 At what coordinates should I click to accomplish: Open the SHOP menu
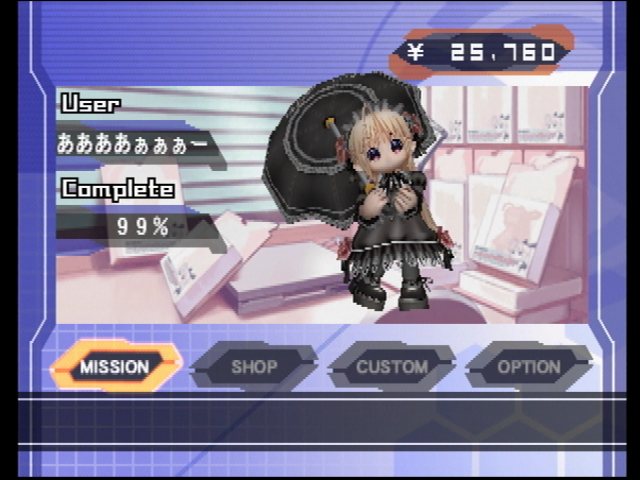254,367
